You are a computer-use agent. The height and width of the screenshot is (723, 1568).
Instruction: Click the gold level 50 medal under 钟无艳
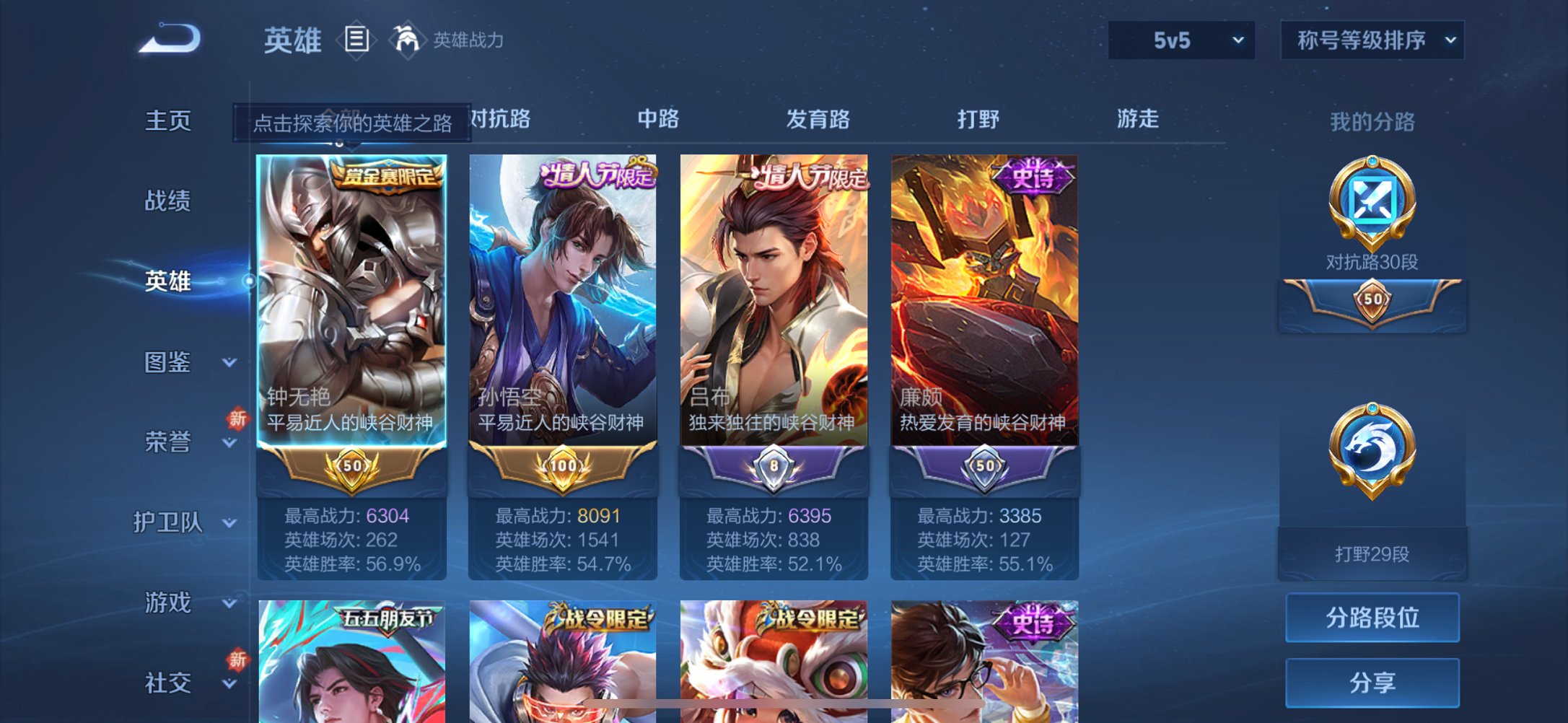click(x=354, y=468)
